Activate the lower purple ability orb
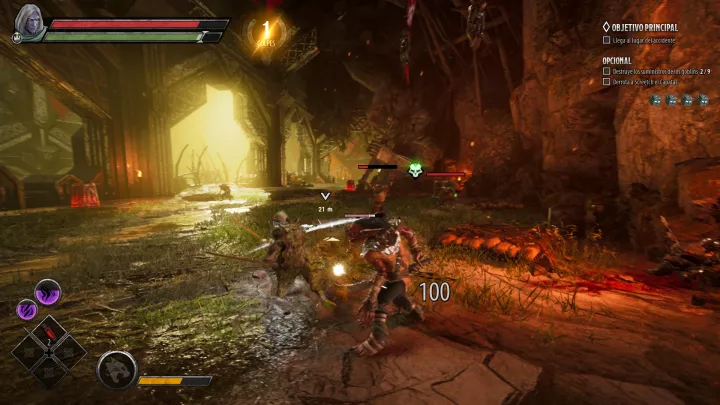 click(28, 310)
